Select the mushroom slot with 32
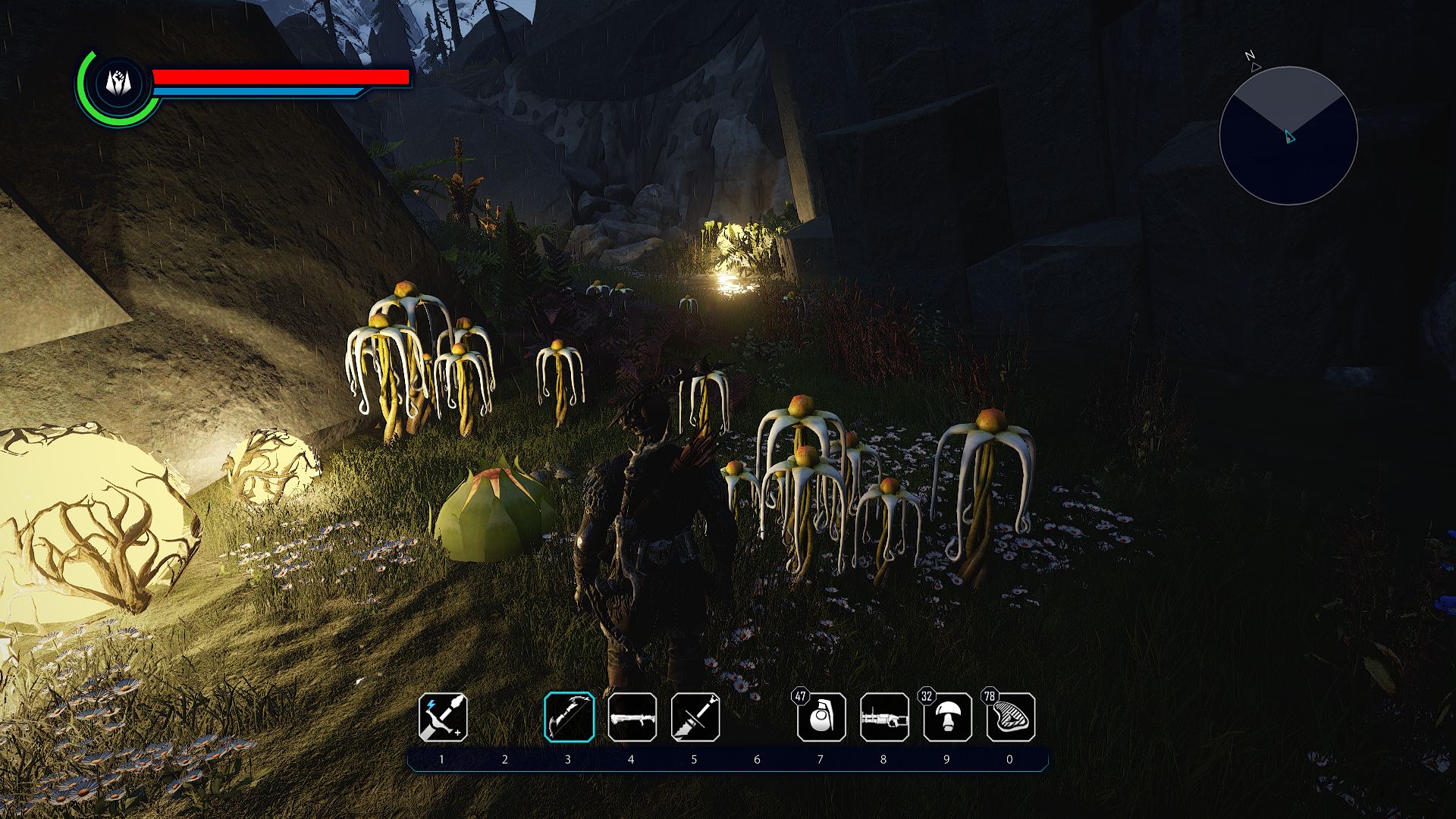 point(948,717)
